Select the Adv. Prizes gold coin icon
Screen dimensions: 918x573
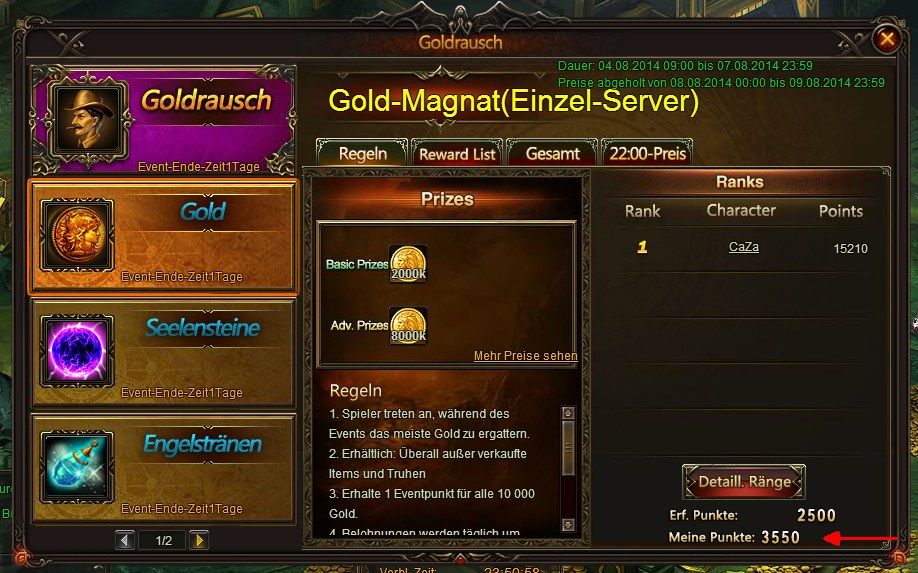pyautogui.click(x=408, y=326)
